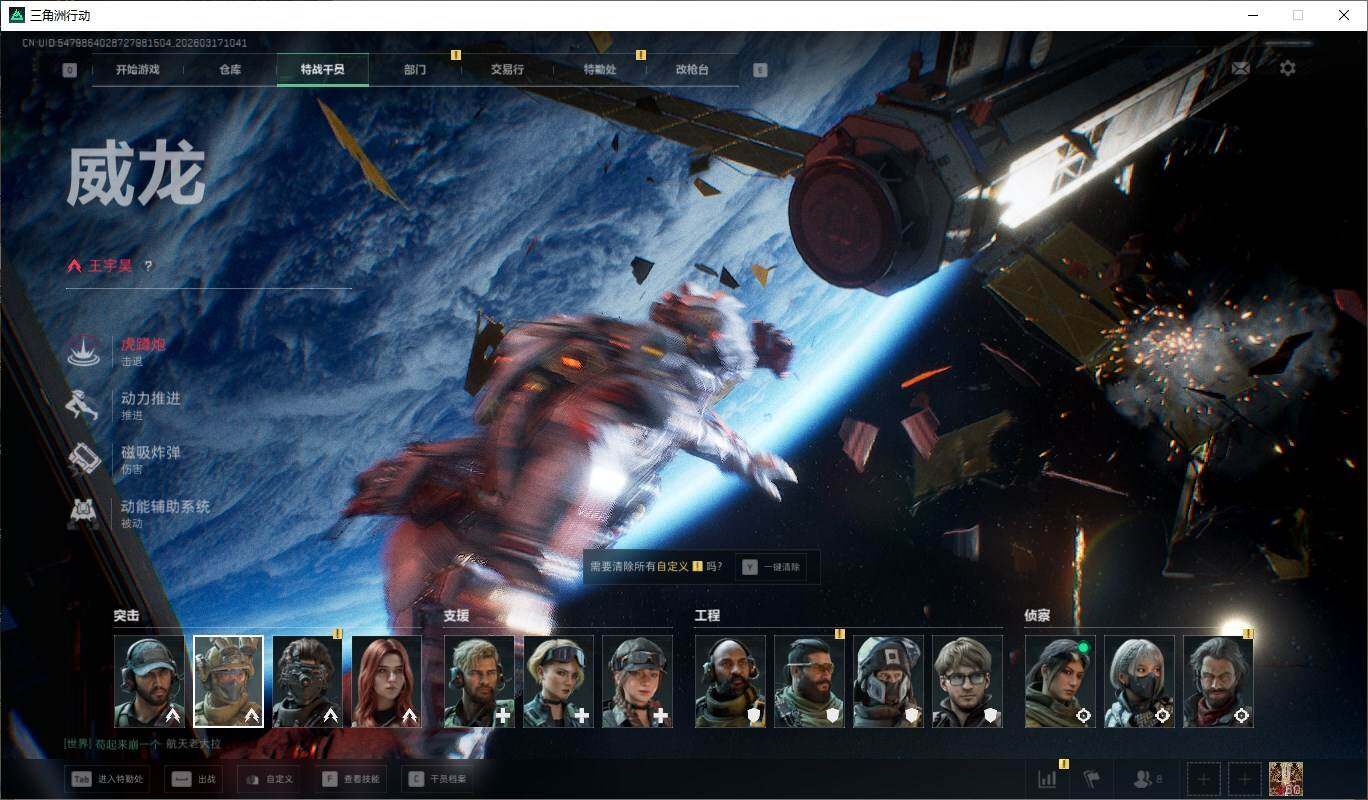
Task: Choose the 磁吸炸弹 skill
Action: click(150, 453)
